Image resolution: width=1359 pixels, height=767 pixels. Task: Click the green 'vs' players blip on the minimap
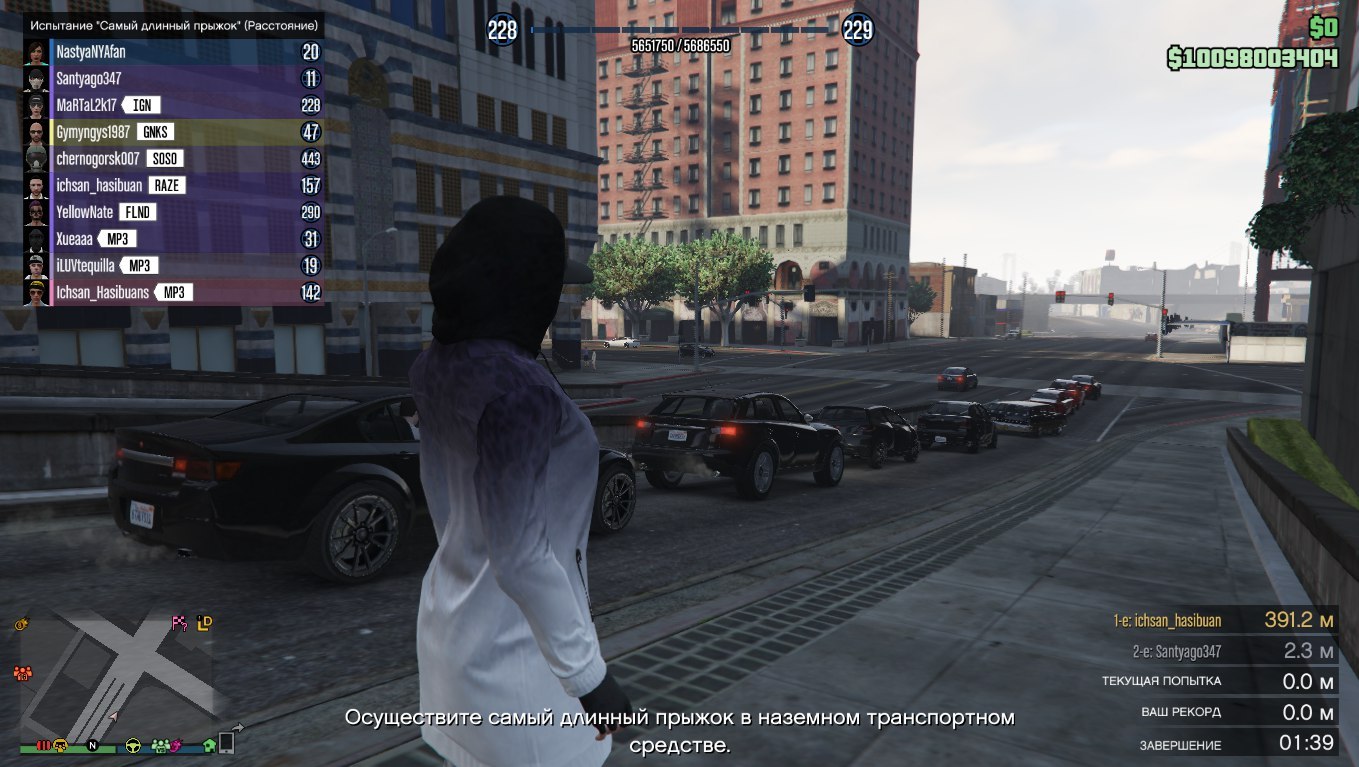(x=159, y=746)
